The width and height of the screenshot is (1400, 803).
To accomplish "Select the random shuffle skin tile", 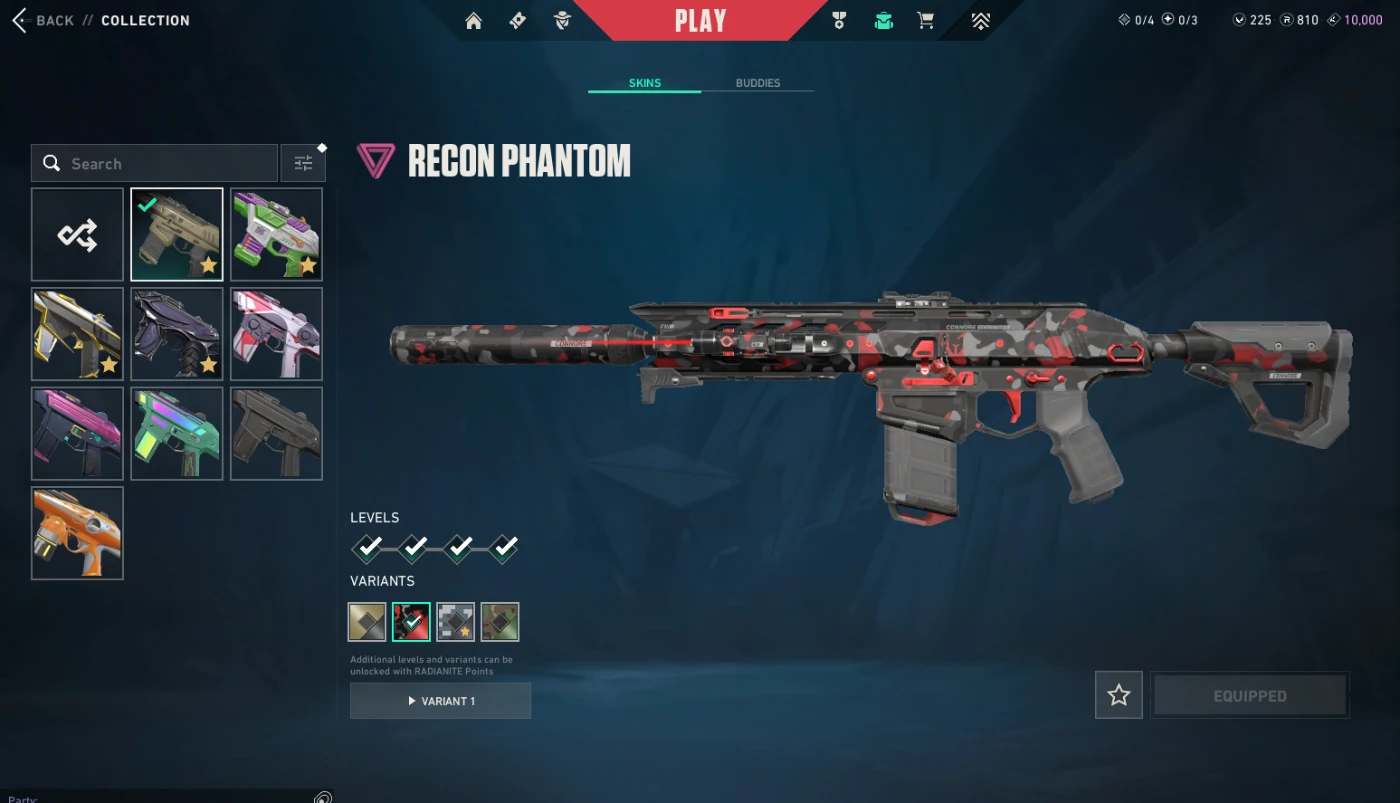I will (77, 235).
